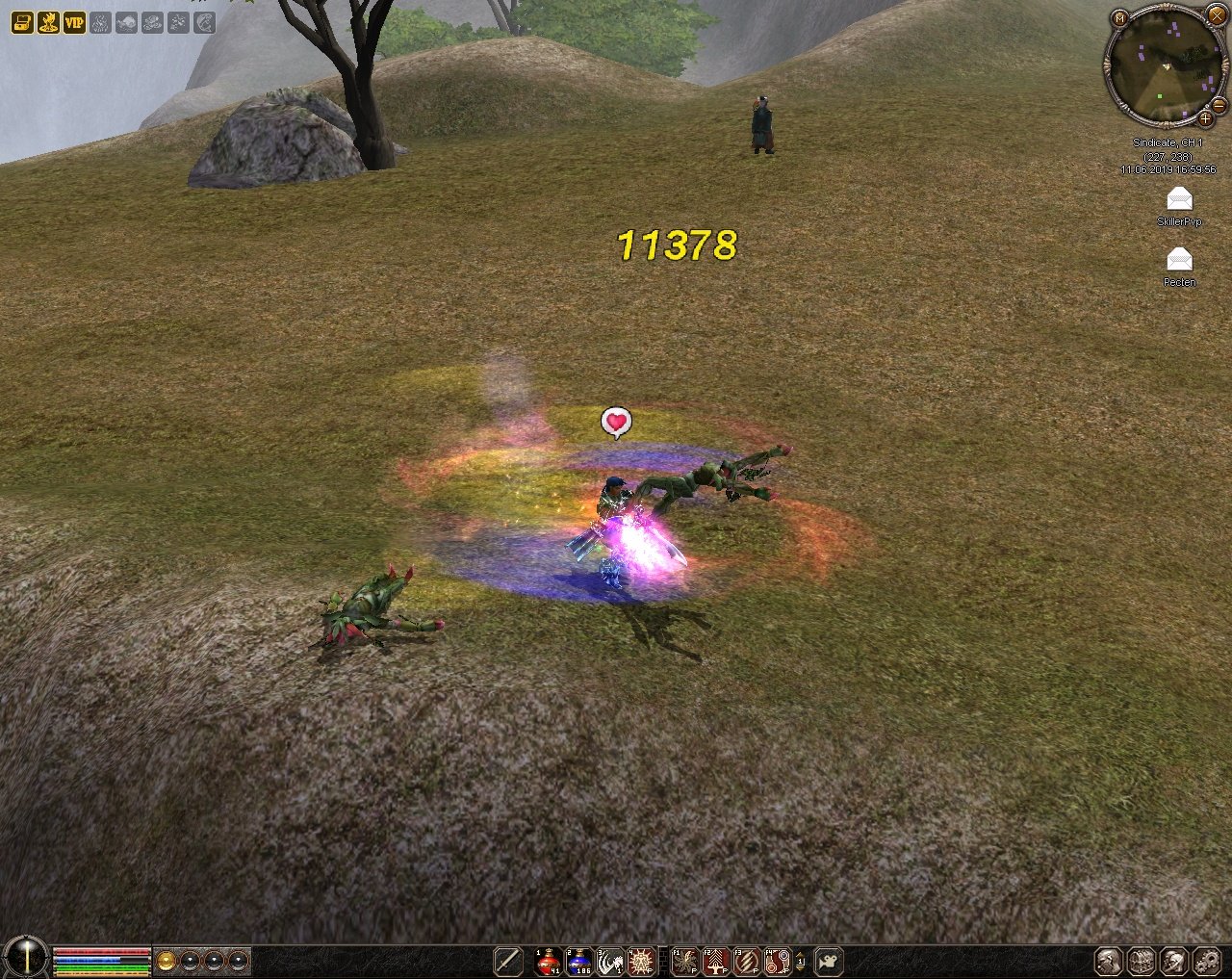Screen dimensions: 1232x979
Task: Zoom out the minimap with the minus button
Action: 1219,104
